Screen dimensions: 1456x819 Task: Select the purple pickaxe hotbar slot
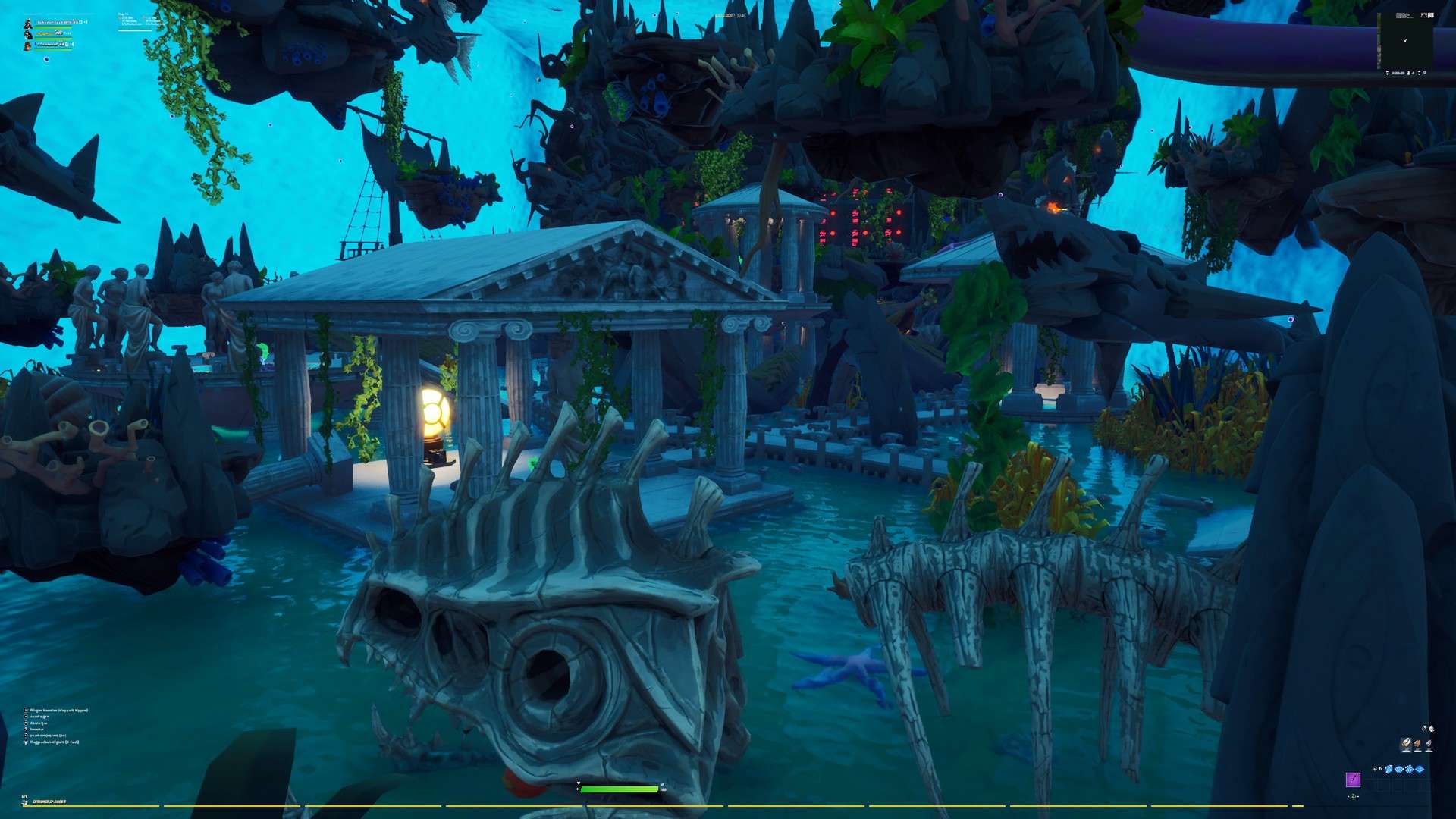point(1353,780)
